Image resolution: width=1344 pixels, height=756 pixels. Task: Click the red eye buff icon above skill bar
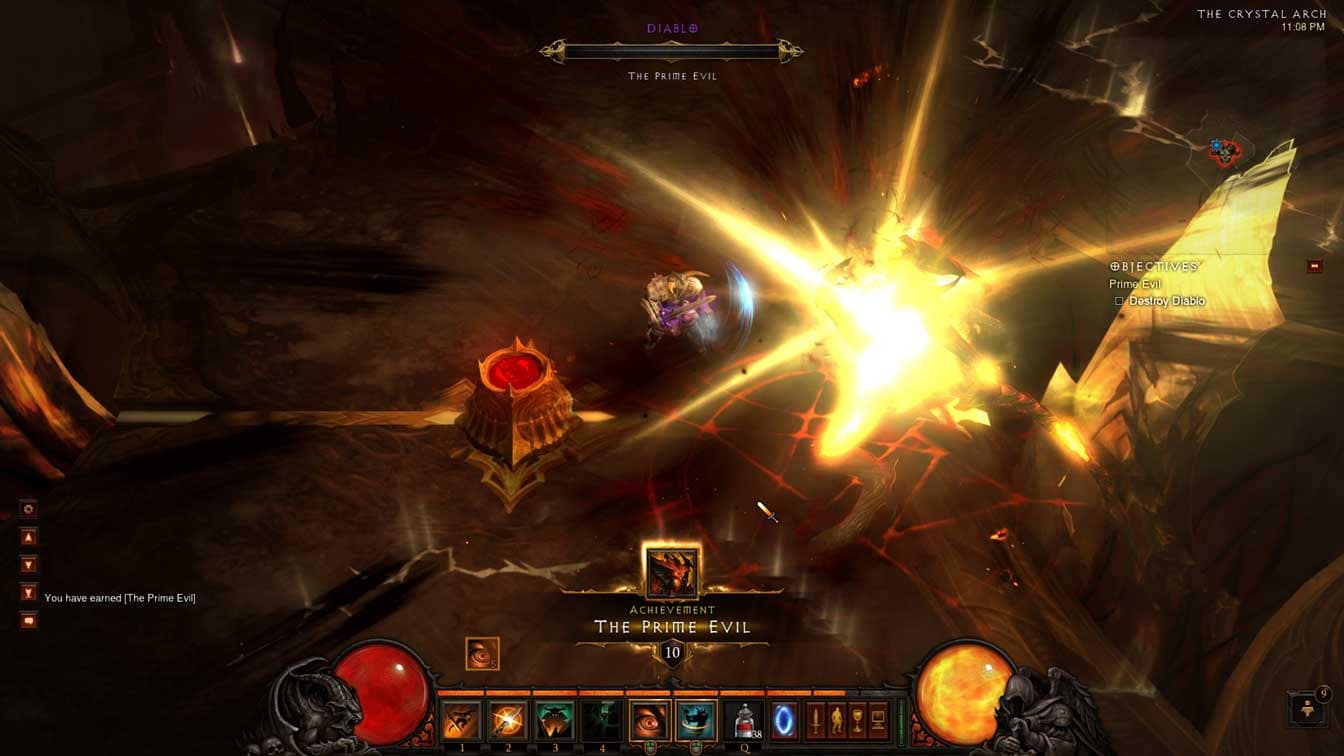pos(482,654)
